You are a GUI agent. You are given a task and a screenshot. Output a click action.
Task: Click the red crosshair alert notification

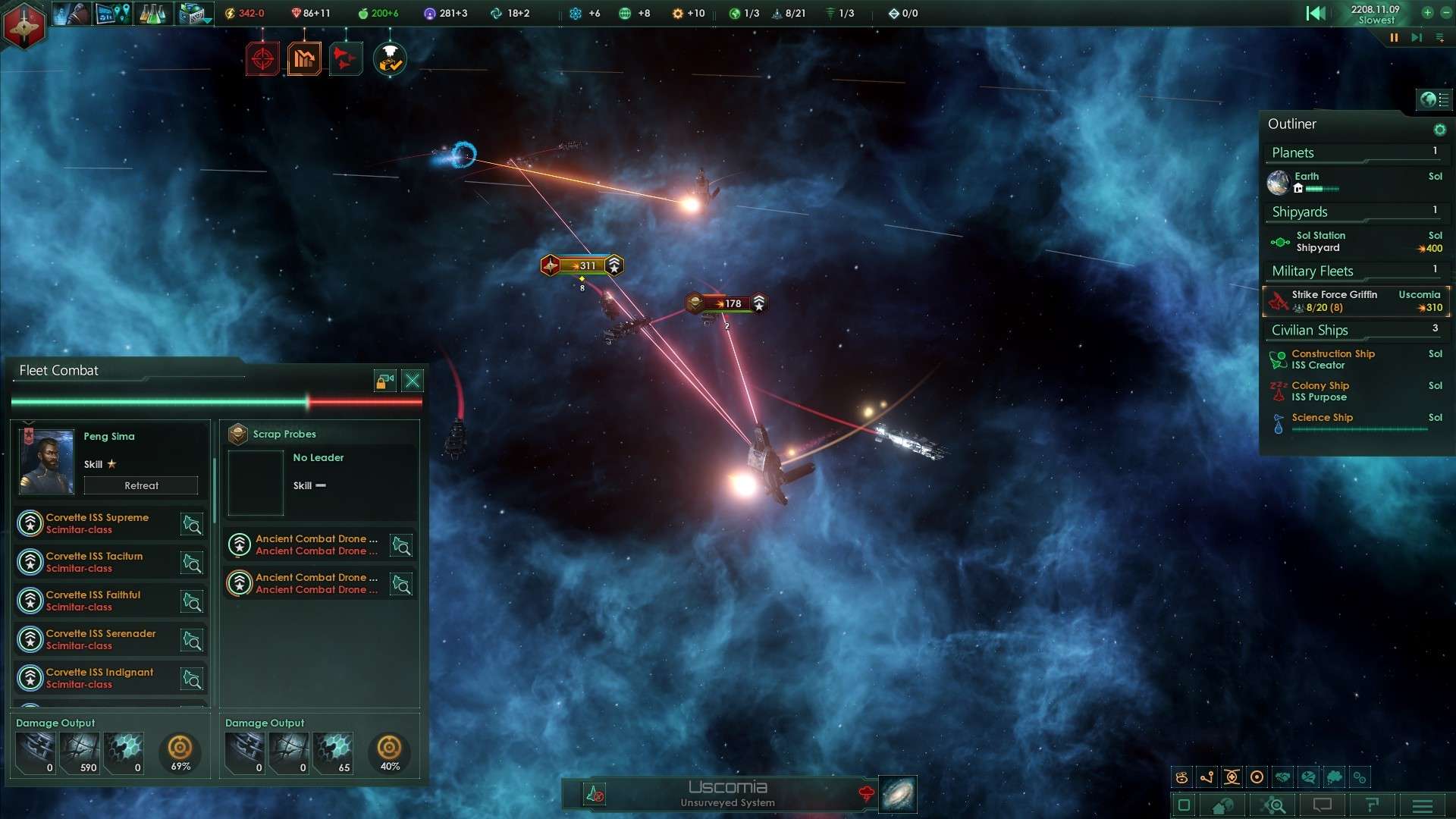point(262,59)
